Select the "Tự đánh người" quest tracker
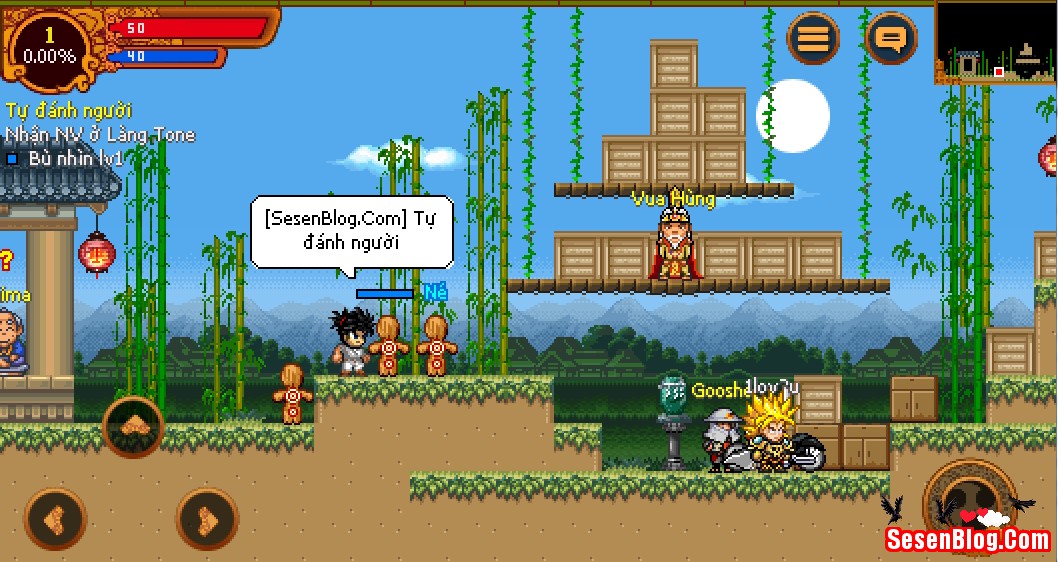 coord(69,111)
